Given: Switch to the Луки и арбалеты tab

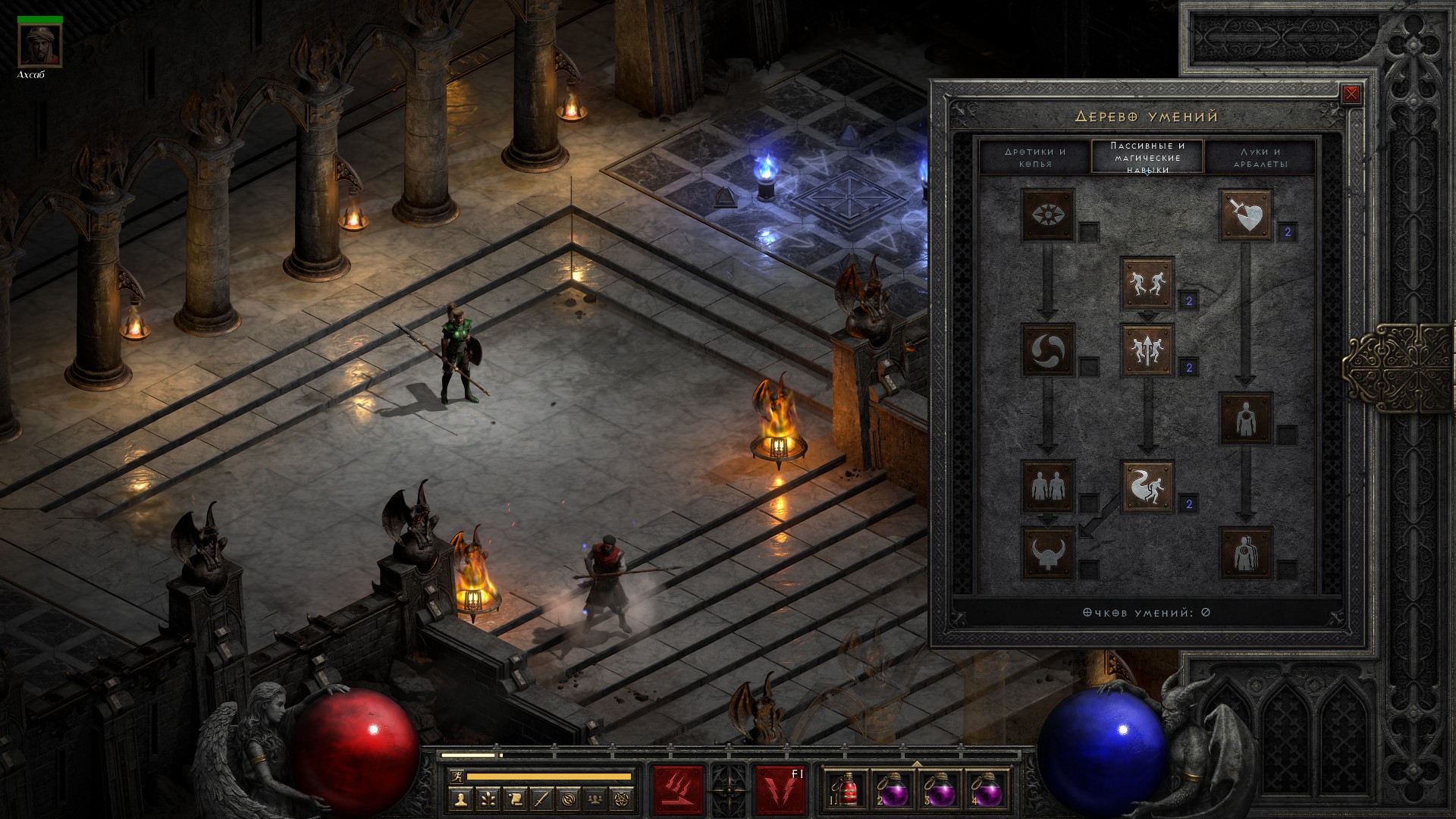Looking at the screenshot, I should (x=1260, y=157).
